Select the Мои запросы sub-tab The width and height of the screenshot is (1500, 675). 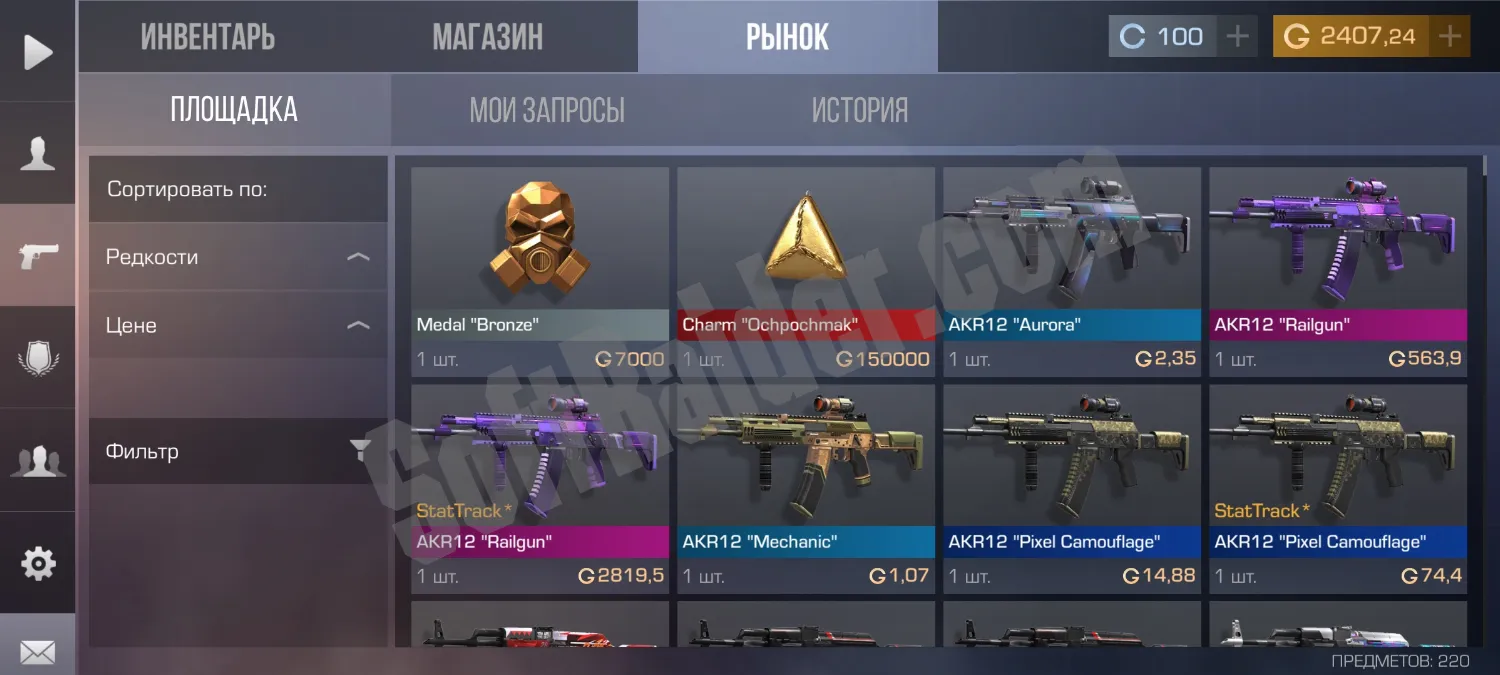coord(547,110)
